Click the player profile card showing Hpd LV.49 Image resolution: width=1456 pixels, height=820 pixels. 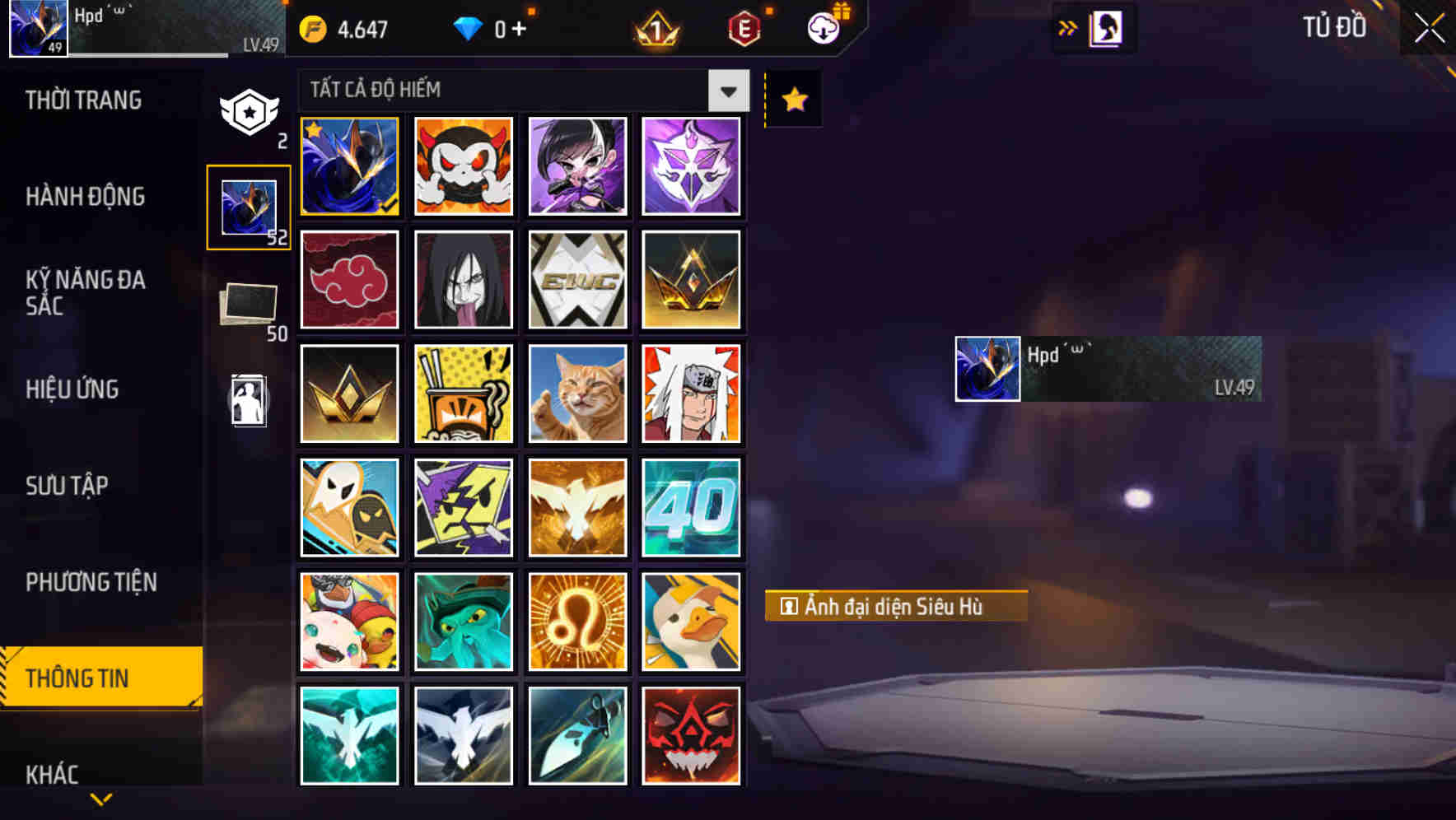coord(1108,368)
